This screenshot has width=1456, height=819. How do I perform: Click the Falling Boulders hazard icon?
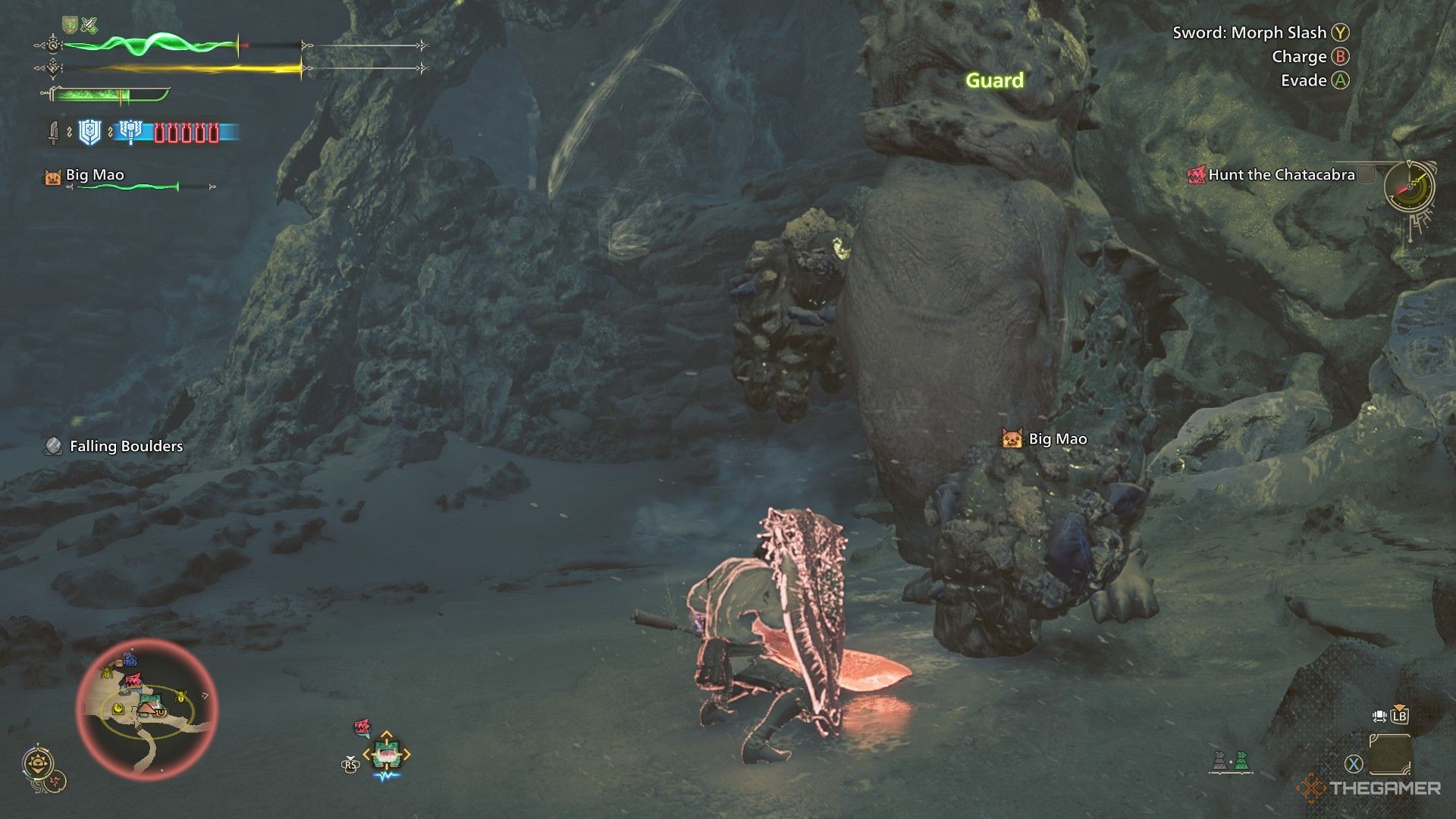pos(52,447)
